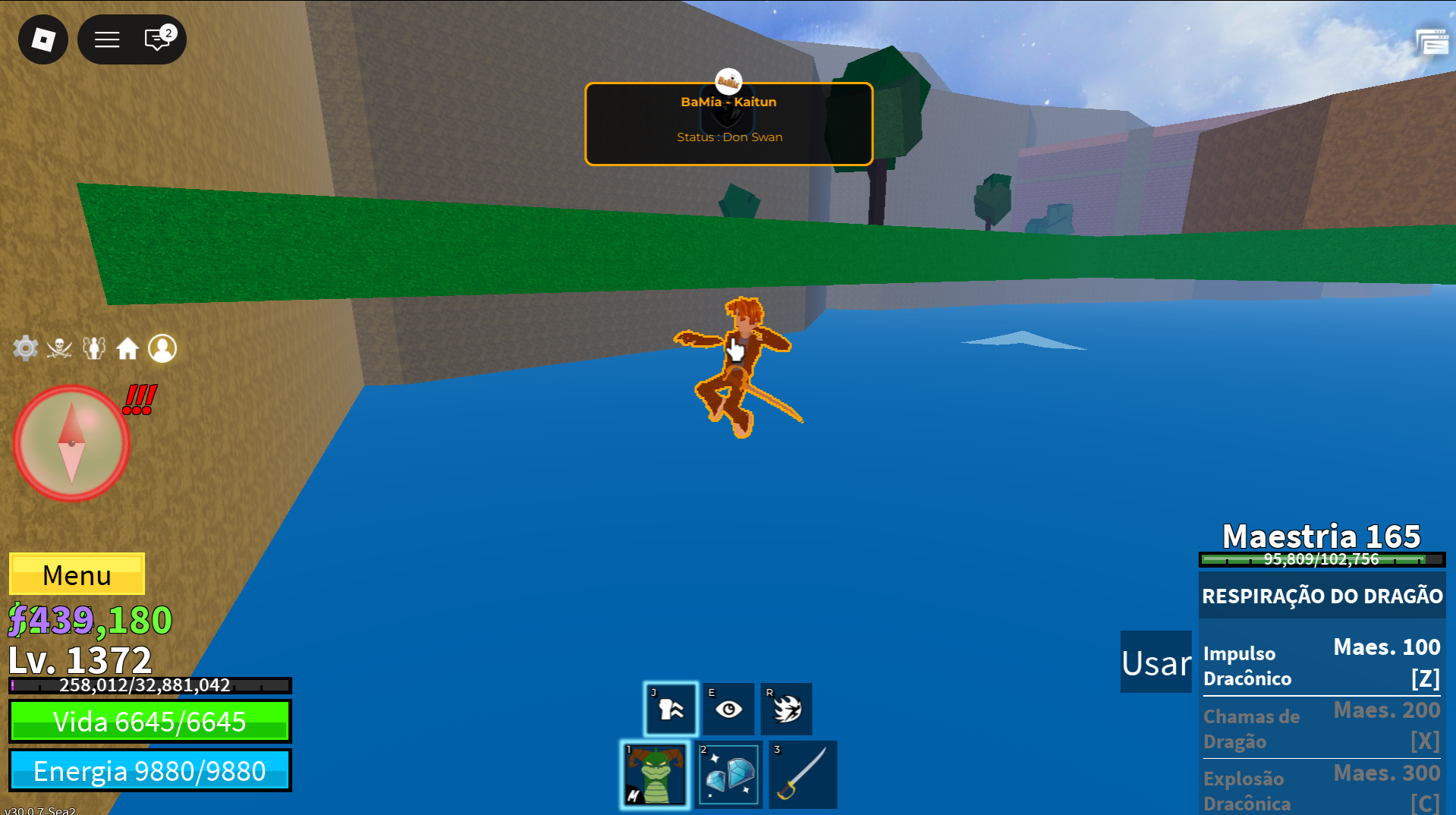Open the round profile avatar icon

pos(162,348)
